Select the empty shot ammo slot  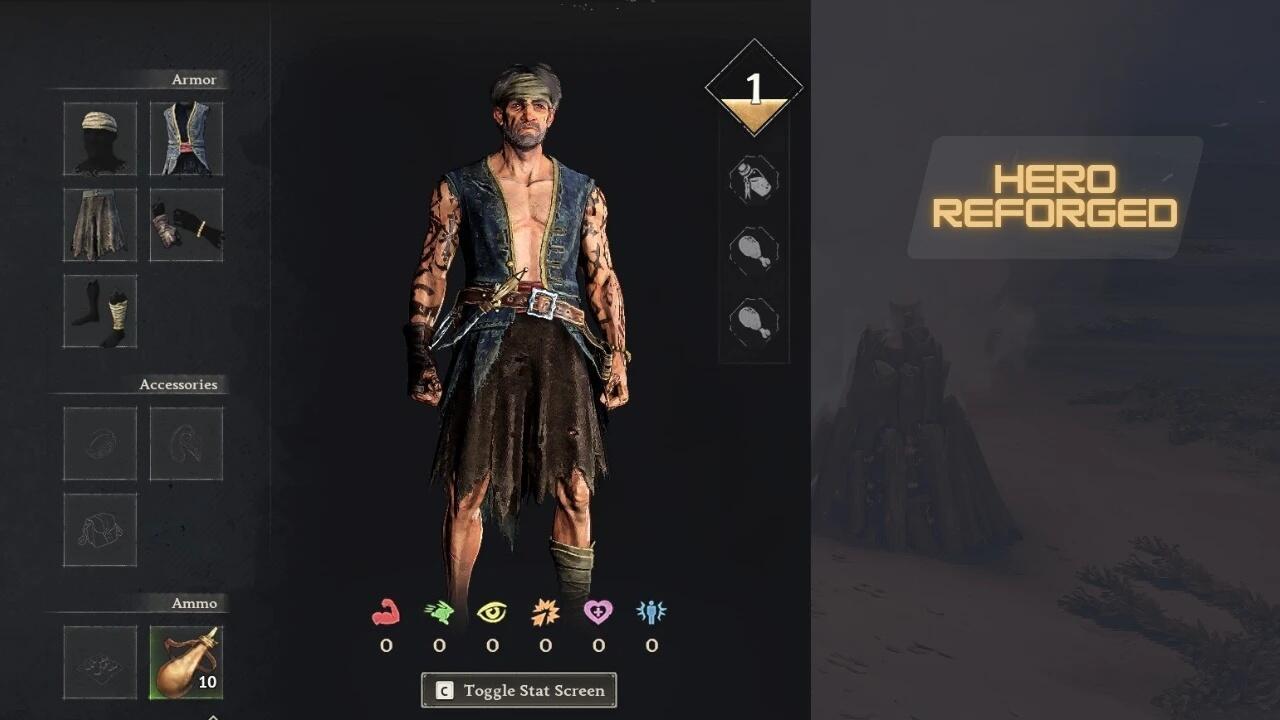click(x=99, y=661)
